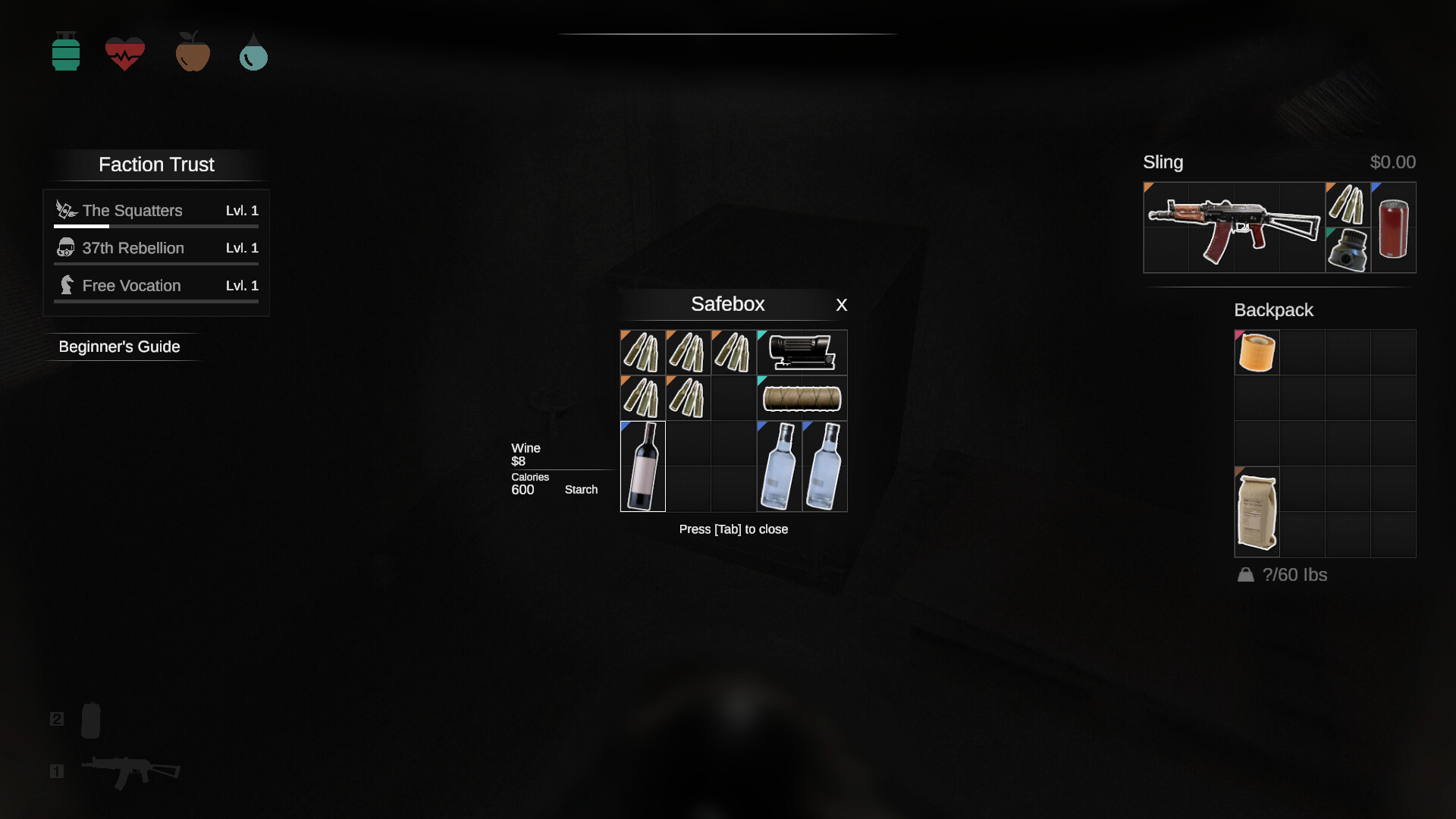Click the heart health status icon
1456x819 pixels.
124,52
